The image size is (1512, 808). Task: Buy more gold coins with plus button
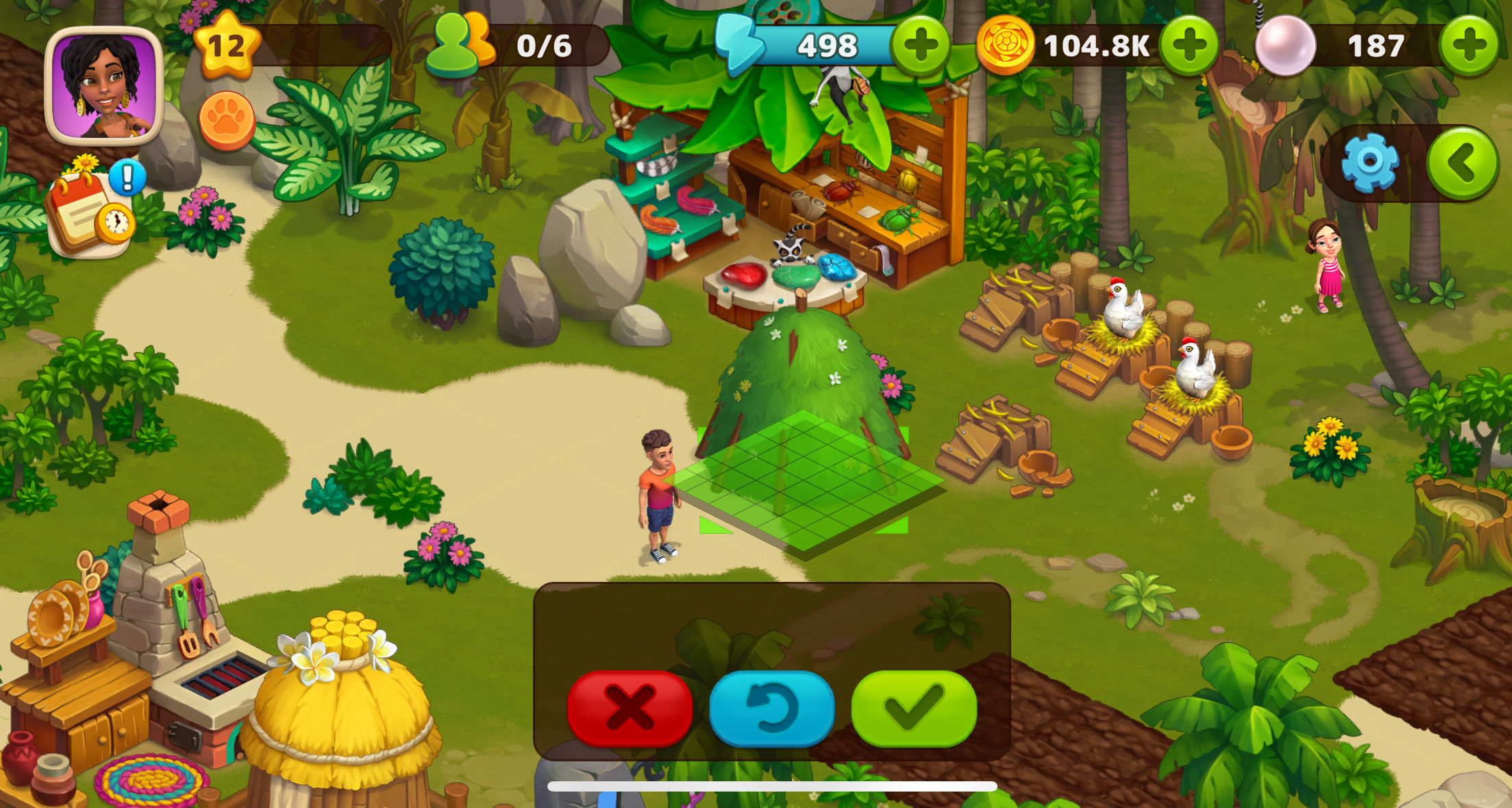point(1189,46)
